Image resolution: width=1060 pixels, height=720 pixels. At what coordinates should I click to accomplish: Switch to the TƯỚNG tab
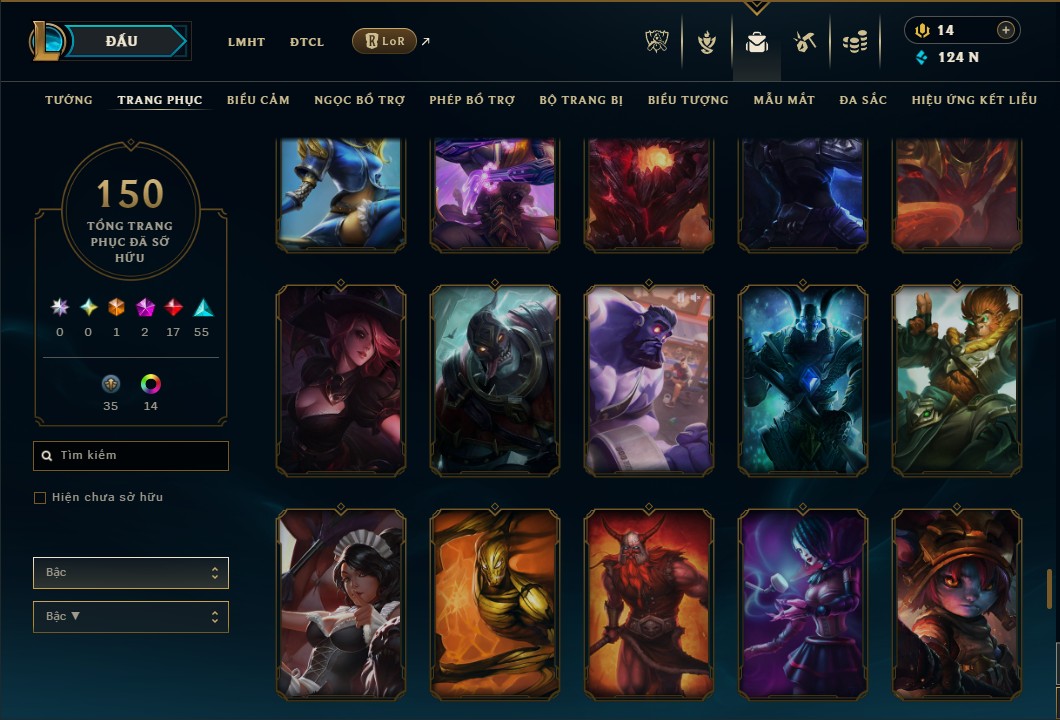69,100
